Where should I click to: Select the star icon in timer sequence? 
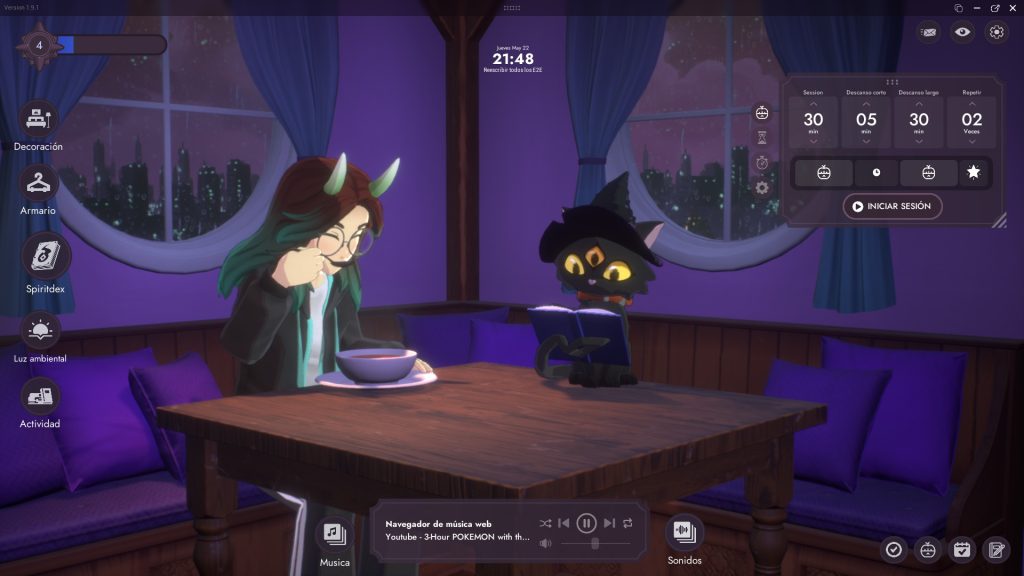coord(973,173)
